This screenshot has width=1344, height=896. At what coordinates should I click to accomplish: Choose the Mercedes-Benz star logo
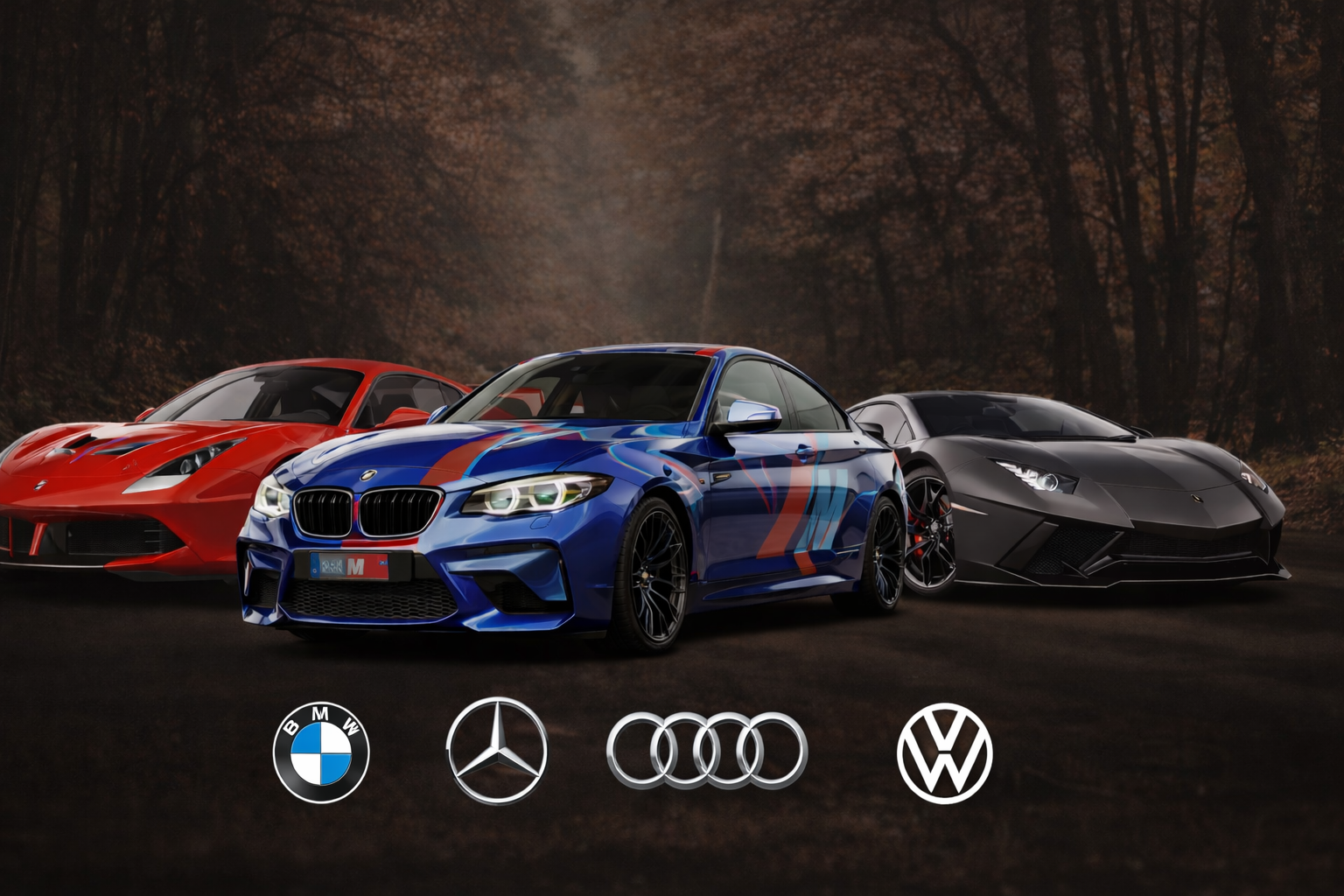click(x=496, y=751)
